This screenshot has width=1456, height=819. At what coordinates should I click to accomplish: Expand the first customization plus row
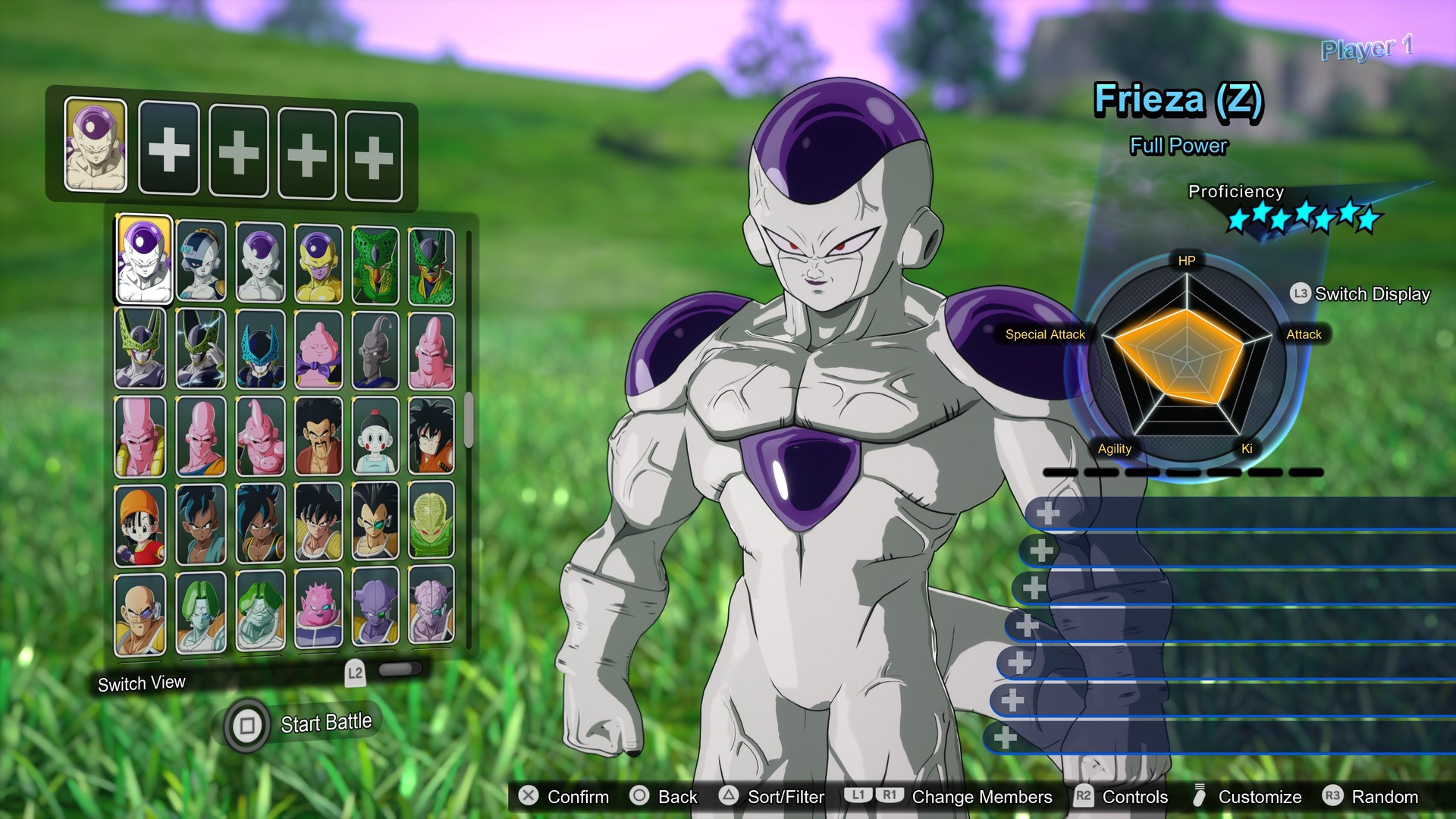(1046, 513)
